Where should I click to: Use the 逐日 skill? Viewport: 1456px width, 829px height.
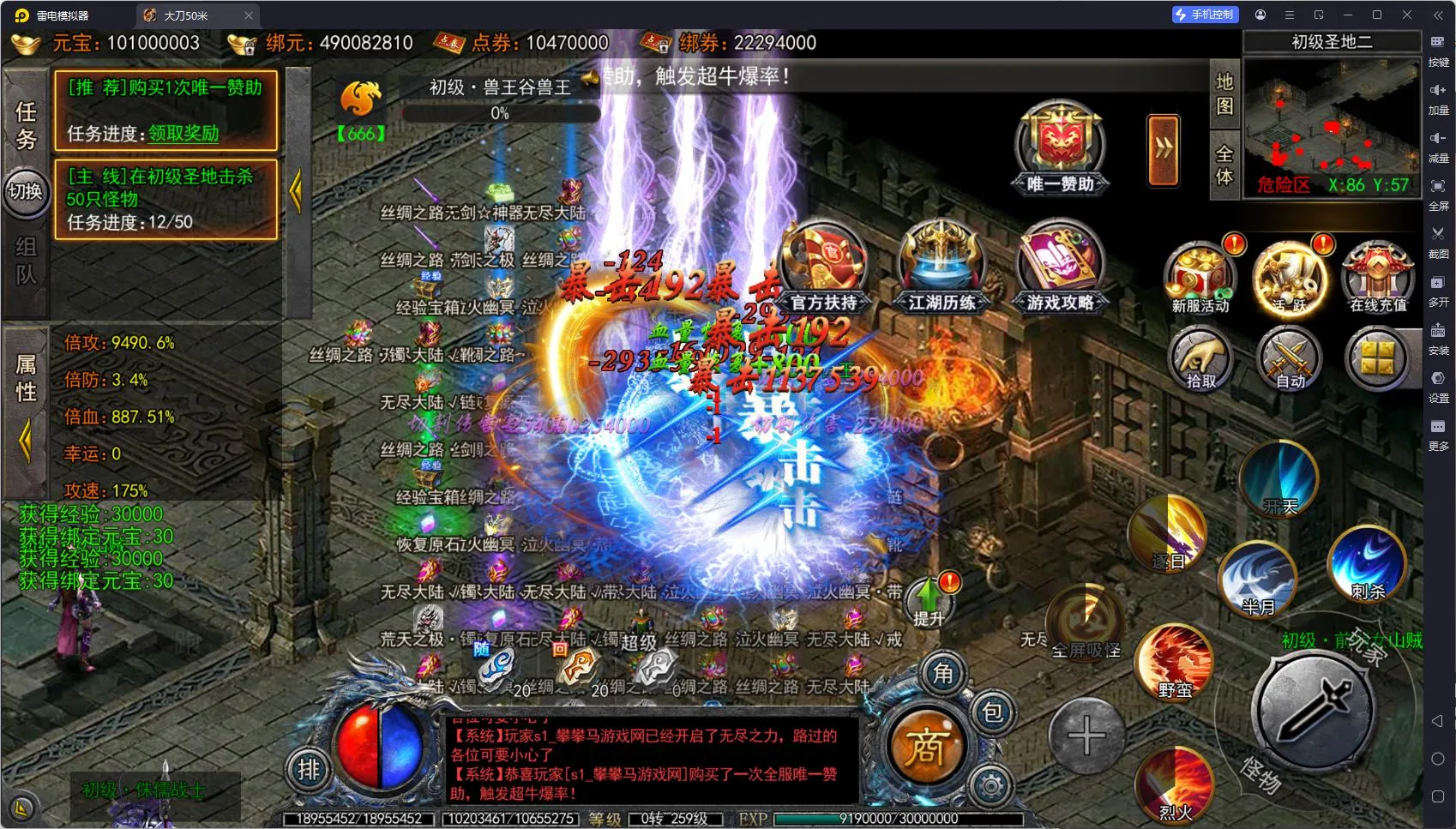[1168, 533]
